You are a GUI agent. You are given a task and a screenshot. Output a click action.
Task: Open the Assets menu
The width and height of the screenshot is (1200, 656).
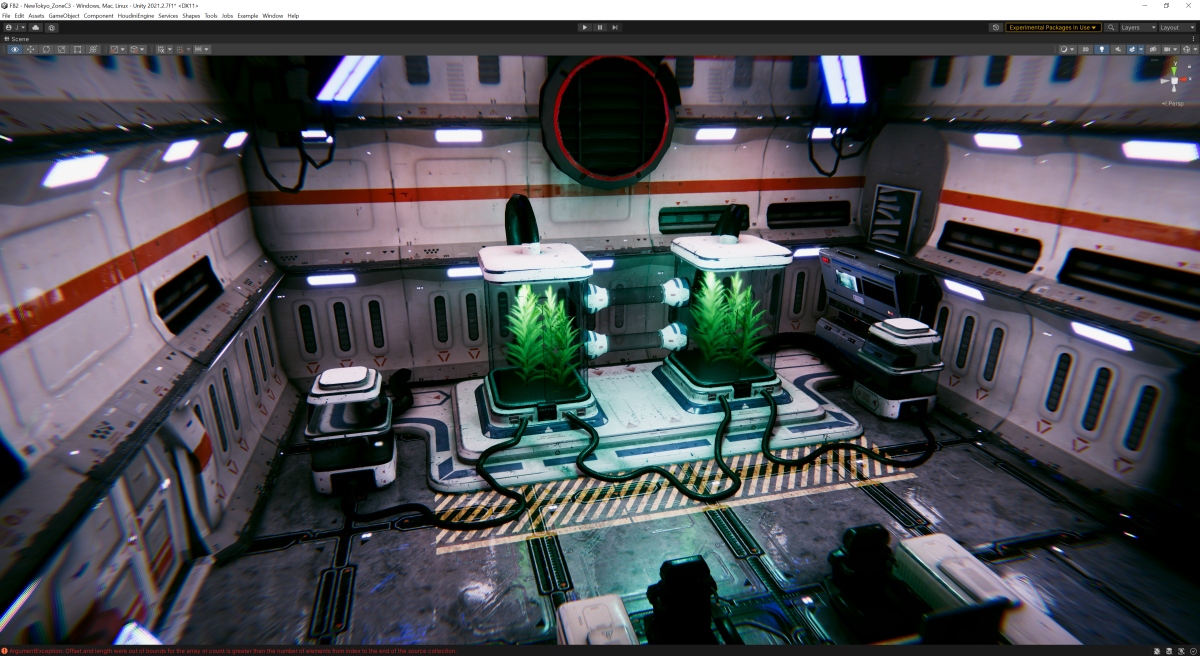pos(36,16)
